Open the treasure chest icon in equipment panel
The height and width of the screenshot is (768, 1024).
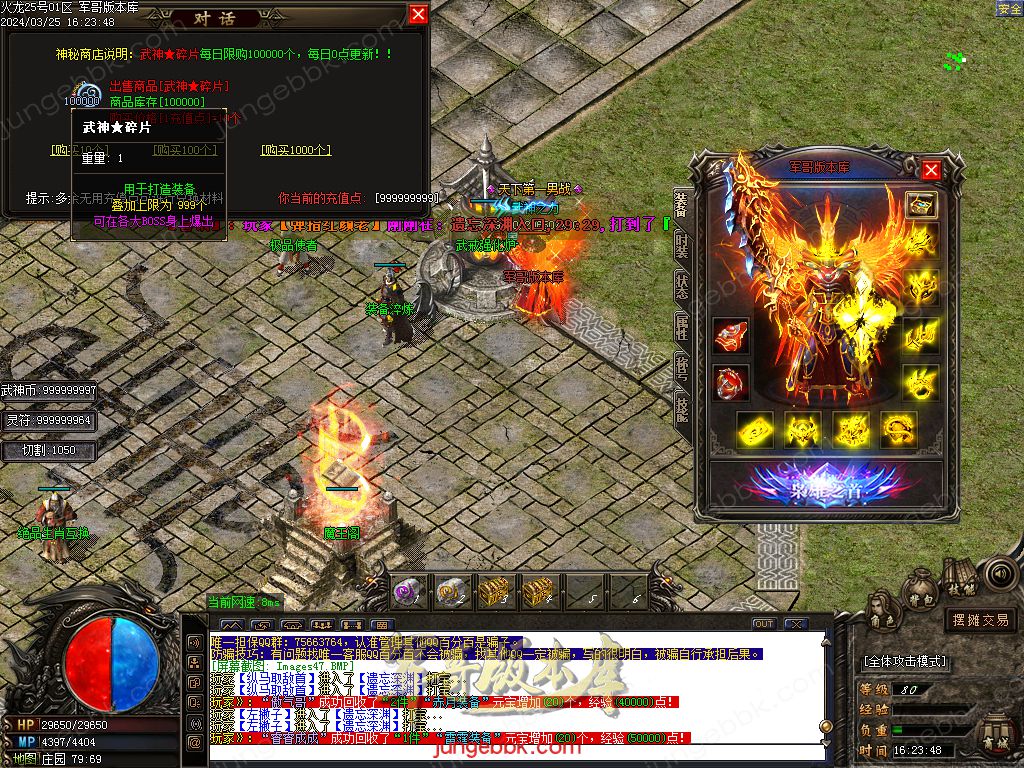[921, 204]
